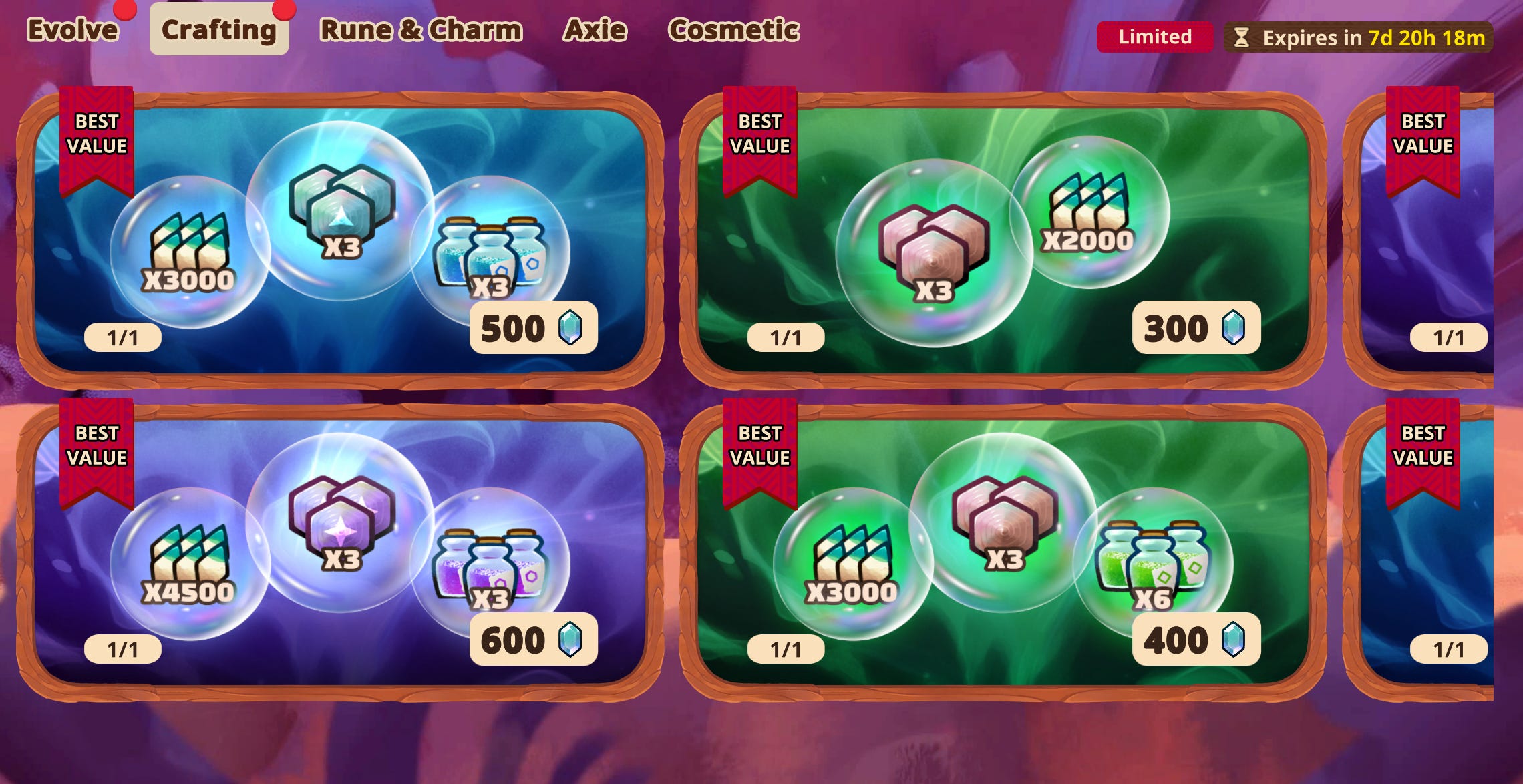Click the Limited badge in the header

1155,37
